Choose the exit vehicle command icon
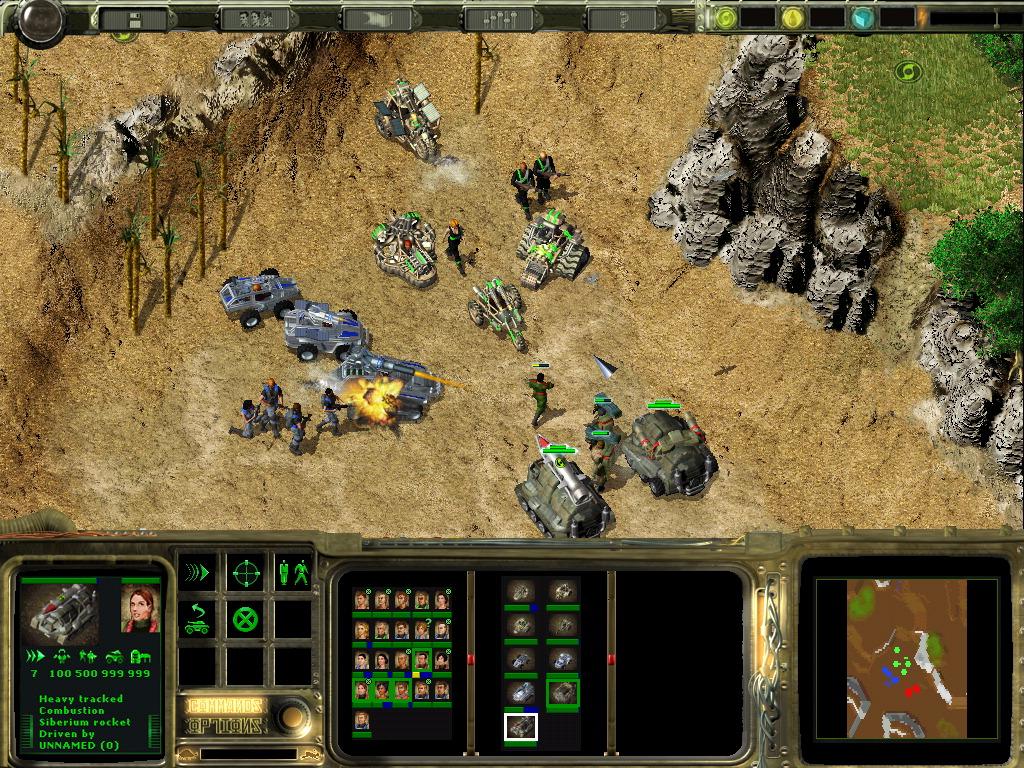The height and width of the screenshot is (768, 1024). [x=197, y=620]
